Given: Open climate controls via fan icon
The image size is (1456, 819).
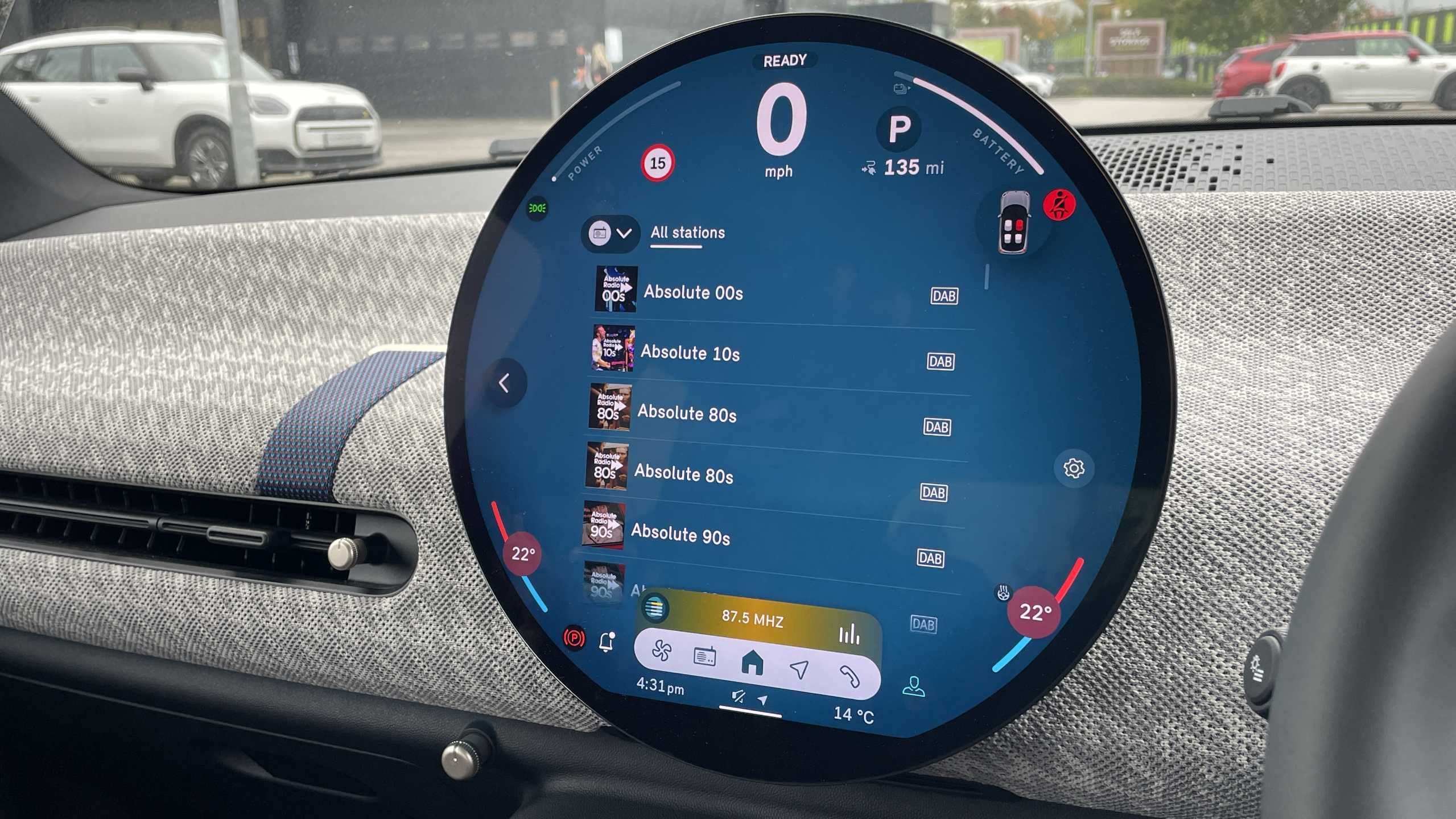Looking at the screenshot, I should (x=662, y=650).
